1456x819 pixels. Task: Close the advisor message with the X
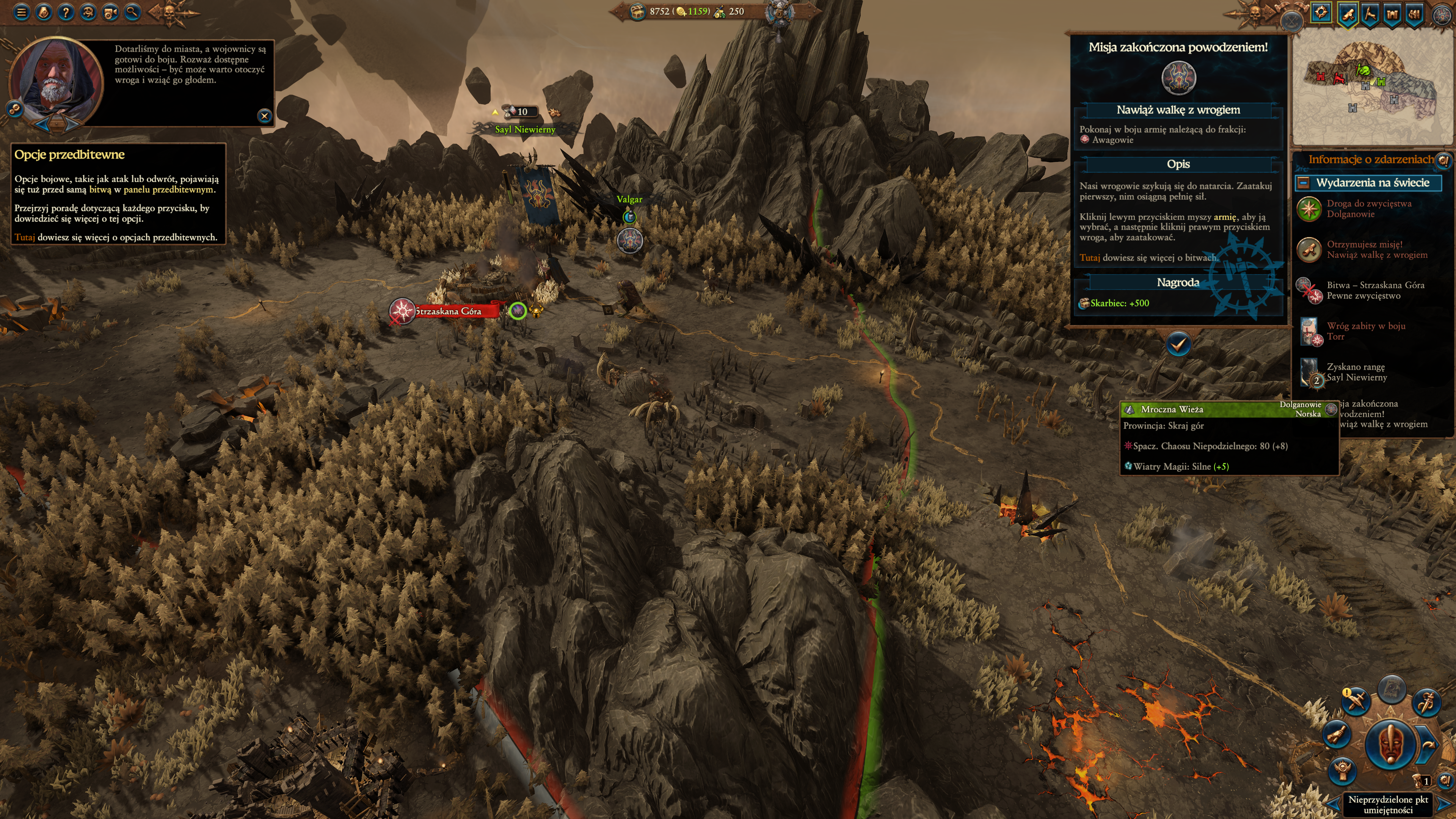pos(264,116)
